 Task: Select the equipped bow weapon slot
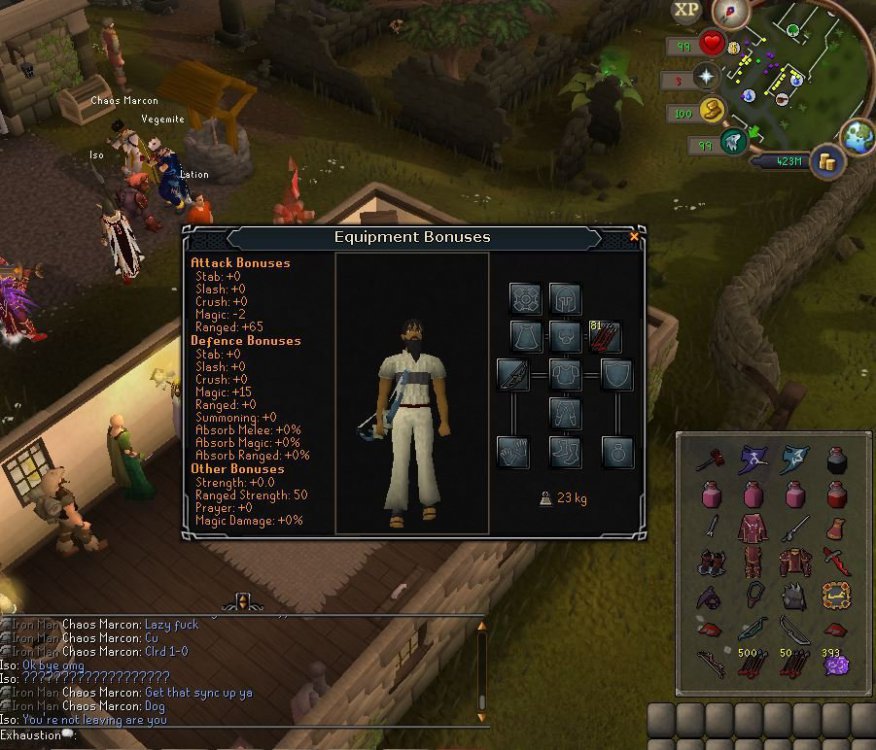pos(514,375)
